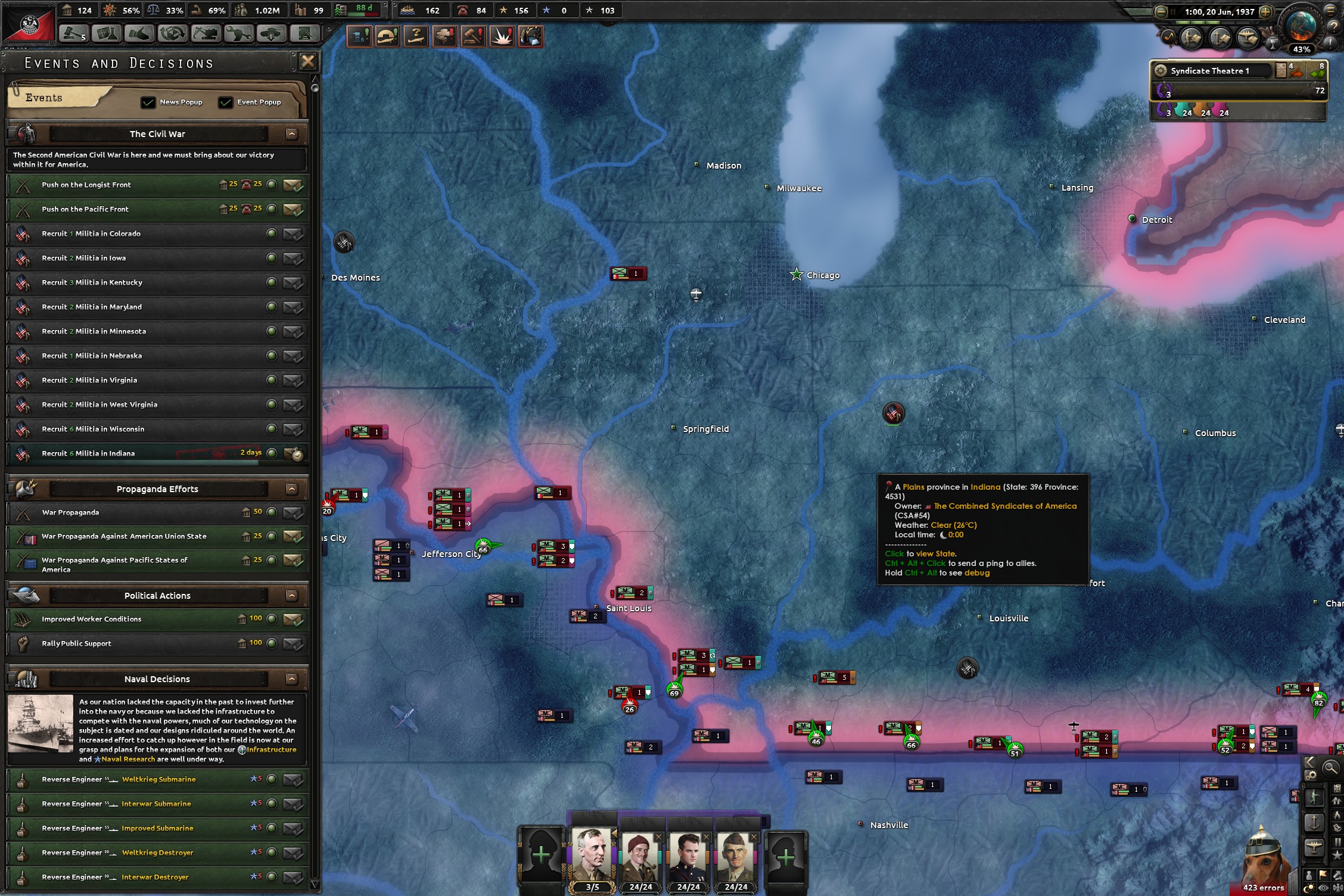This screenshot has width=1344, height=896.
Task: Switch to the Events tab
Action: click(43, 97)
